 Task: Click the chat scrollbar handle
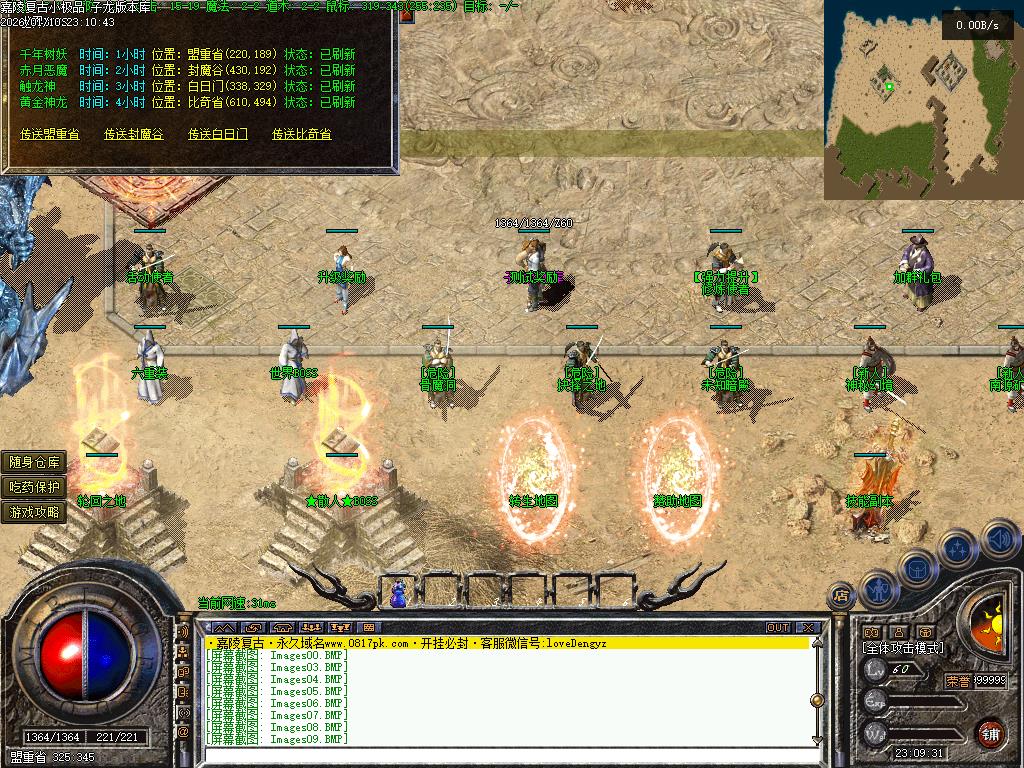pos(817,700)
